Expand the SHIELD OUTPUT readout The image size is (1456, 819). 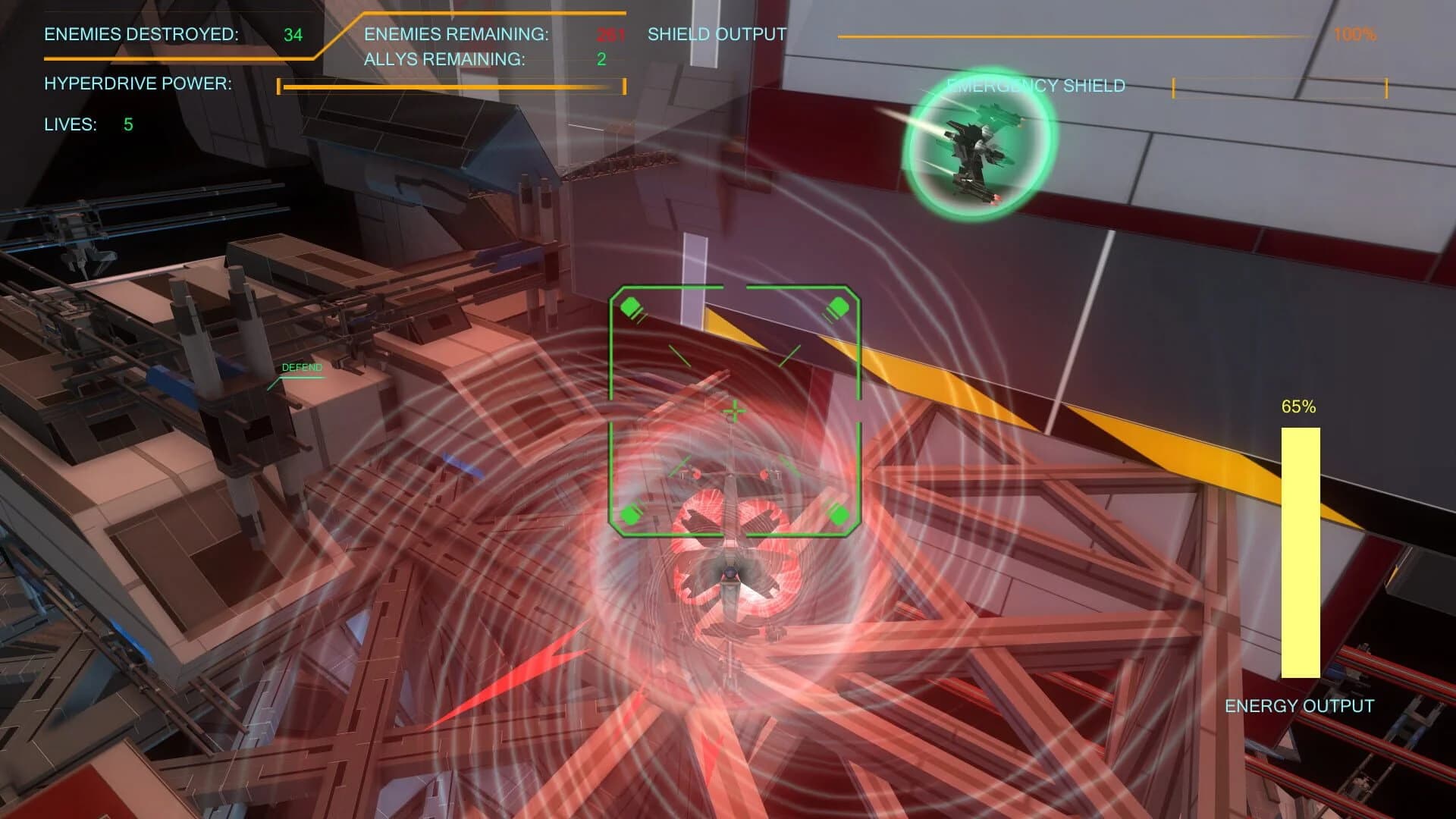[715, 34]
